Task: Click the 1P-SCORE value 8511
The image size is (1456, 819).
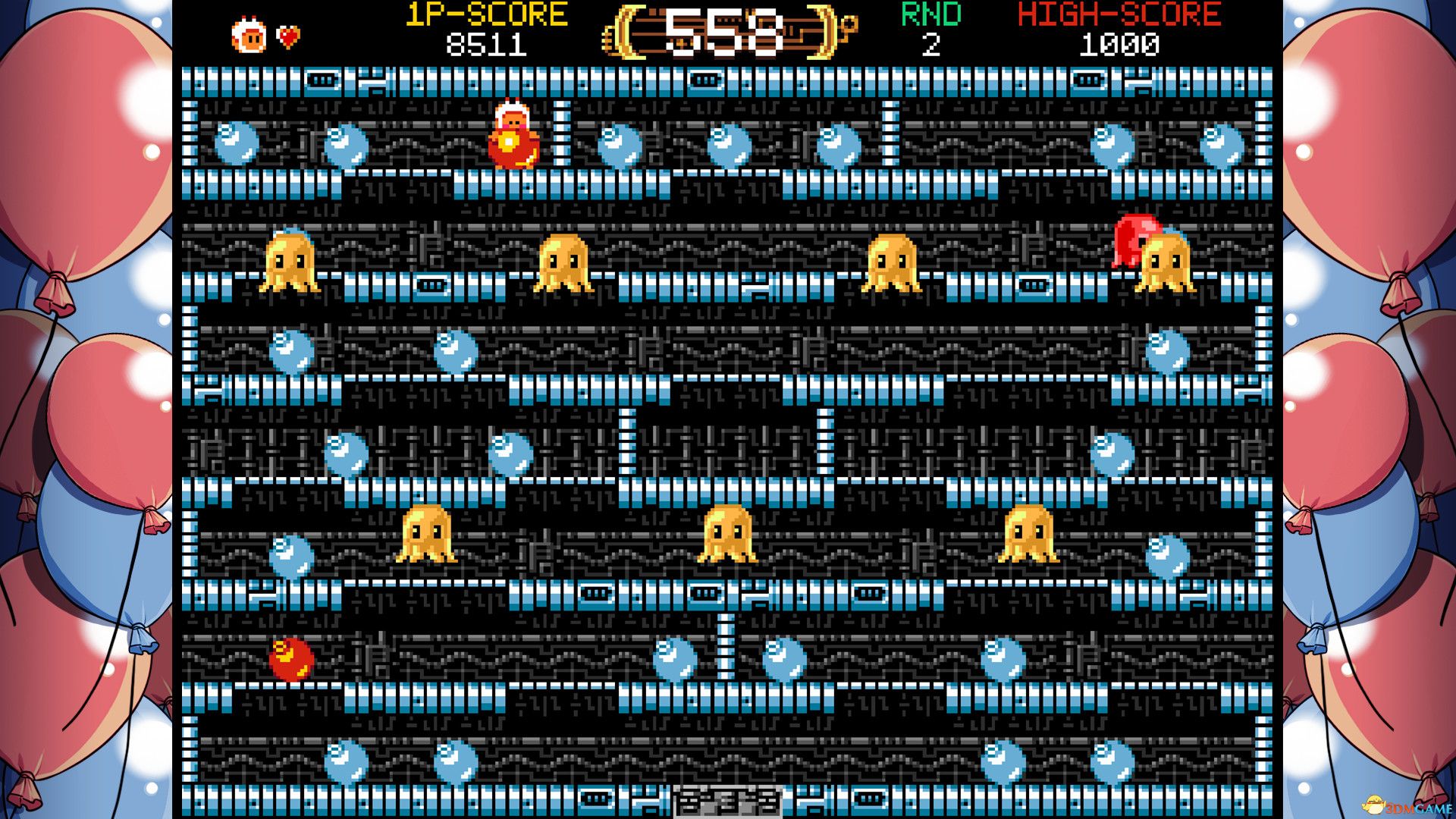Action: point(485,45)
